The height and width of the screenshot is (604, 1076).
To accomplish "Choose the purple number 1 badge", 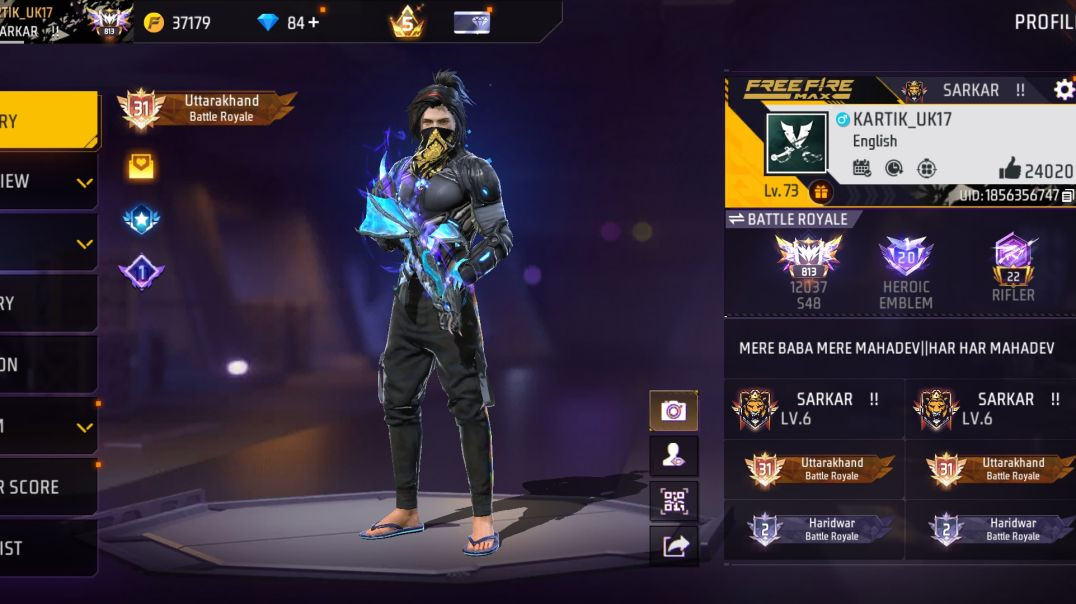I will (142, 271).
